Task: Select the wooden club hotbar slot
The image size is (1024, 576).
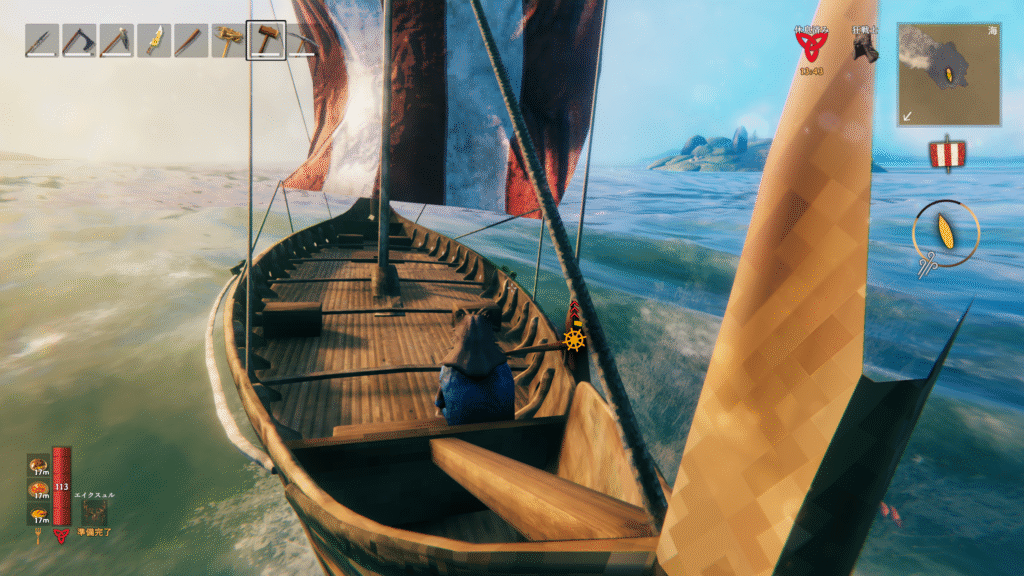Action: (x=190, y=40)
